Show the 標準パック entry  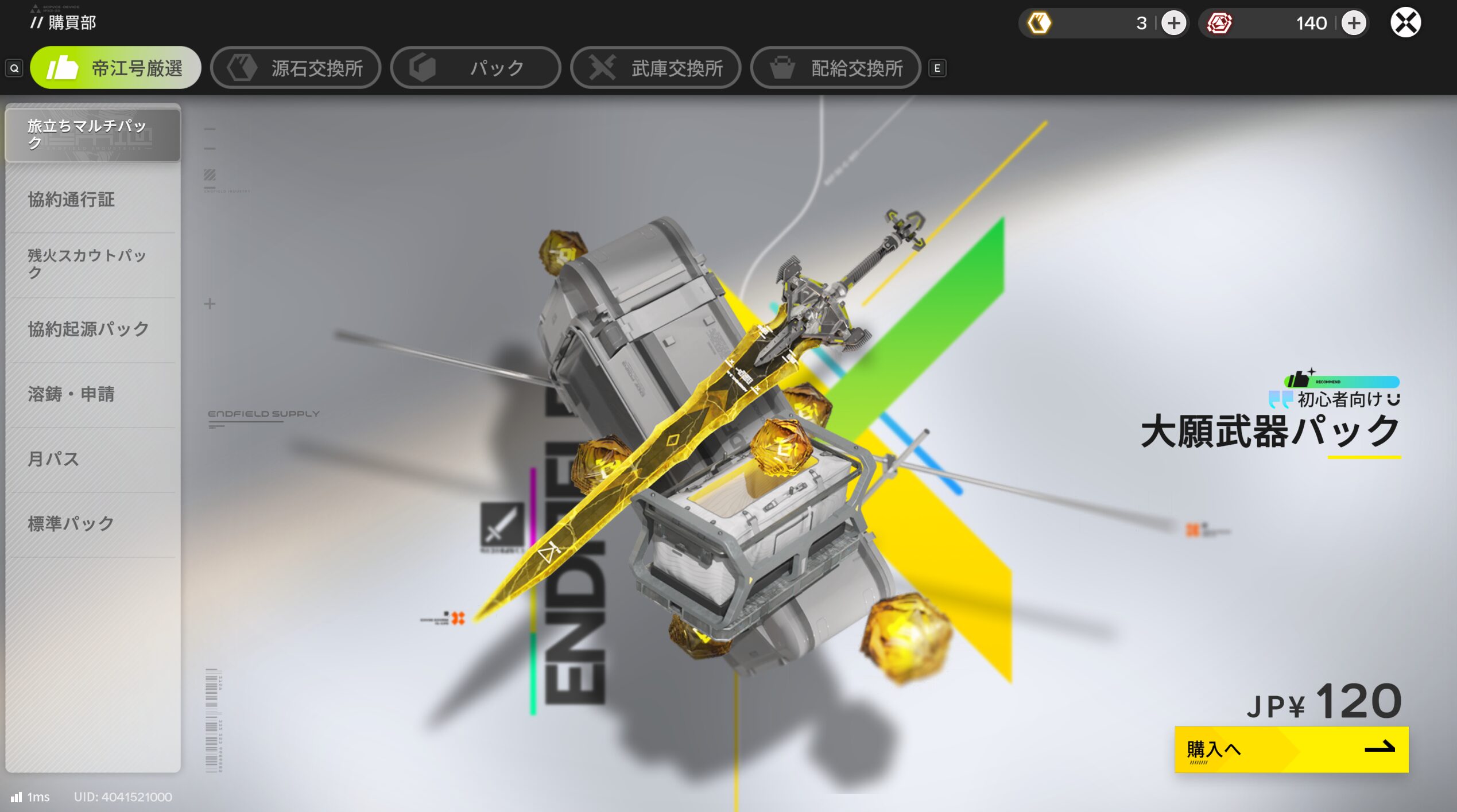pyautogui.click(x=92, y=524)
